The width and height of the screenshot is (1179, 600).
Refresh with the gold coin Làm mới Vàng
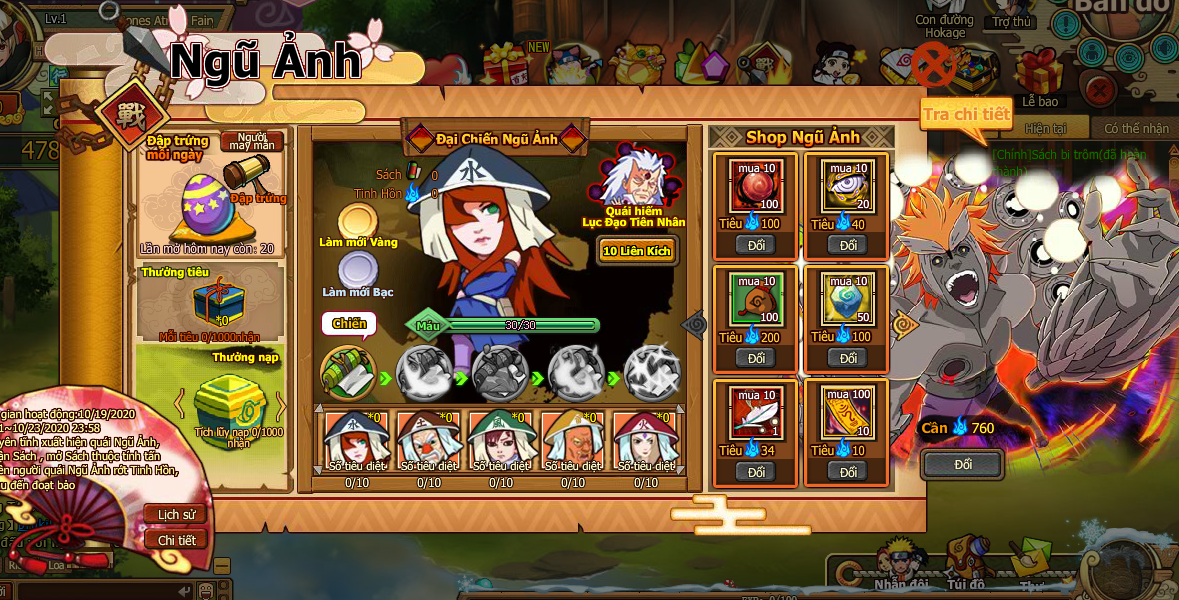(x=358, y=223)
